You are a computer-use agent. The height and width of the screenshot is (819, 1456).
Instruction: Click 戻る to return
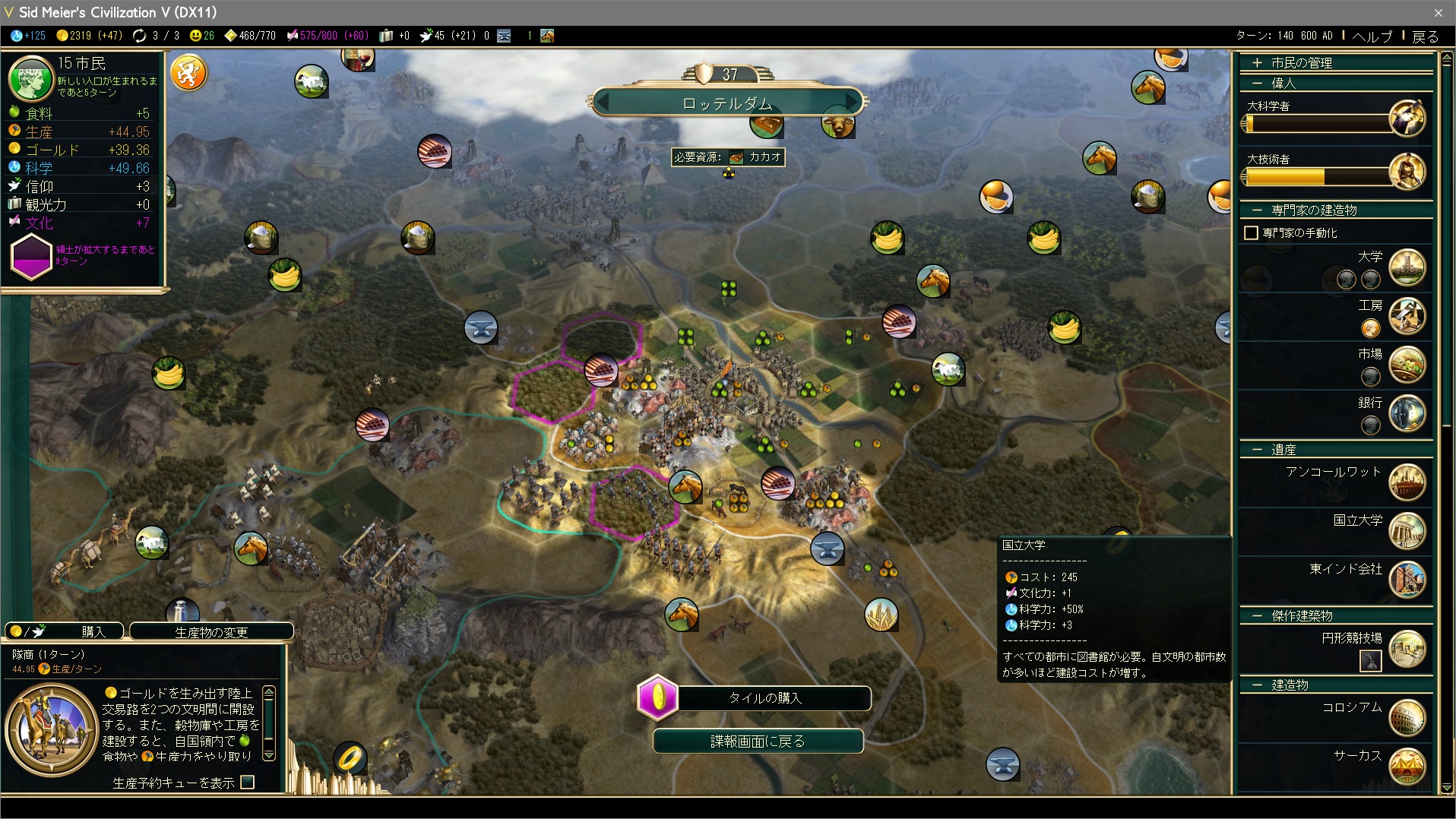[1425, 36]
